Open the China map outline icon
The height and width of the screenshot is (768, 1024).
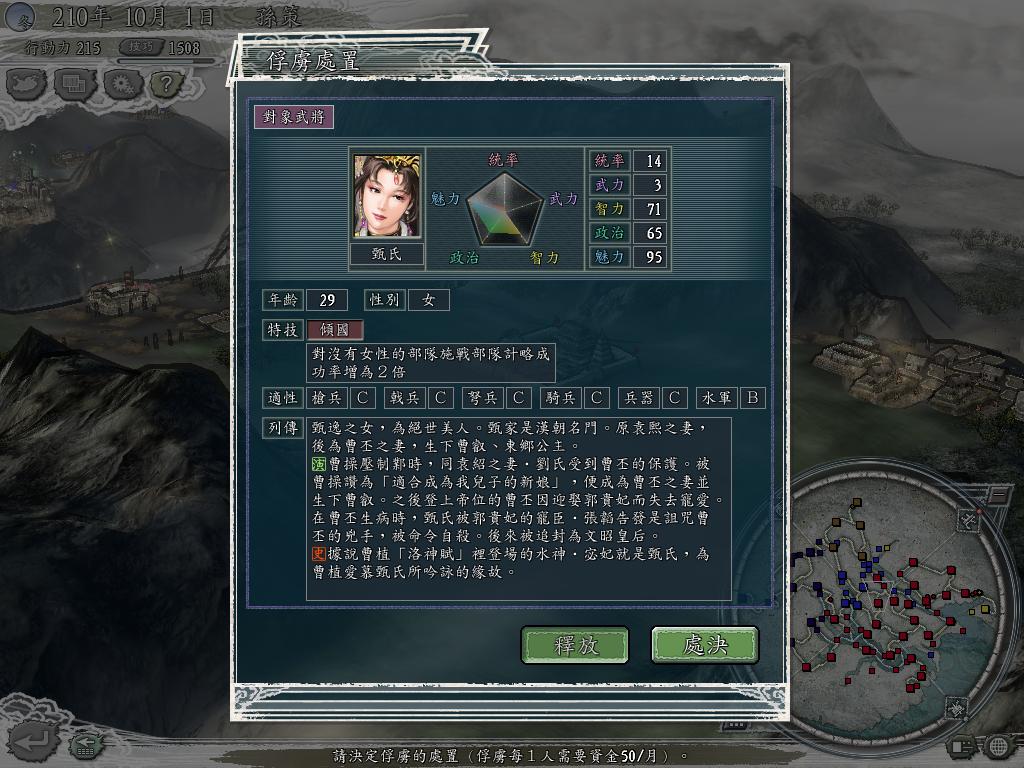[x=27, y=84]
